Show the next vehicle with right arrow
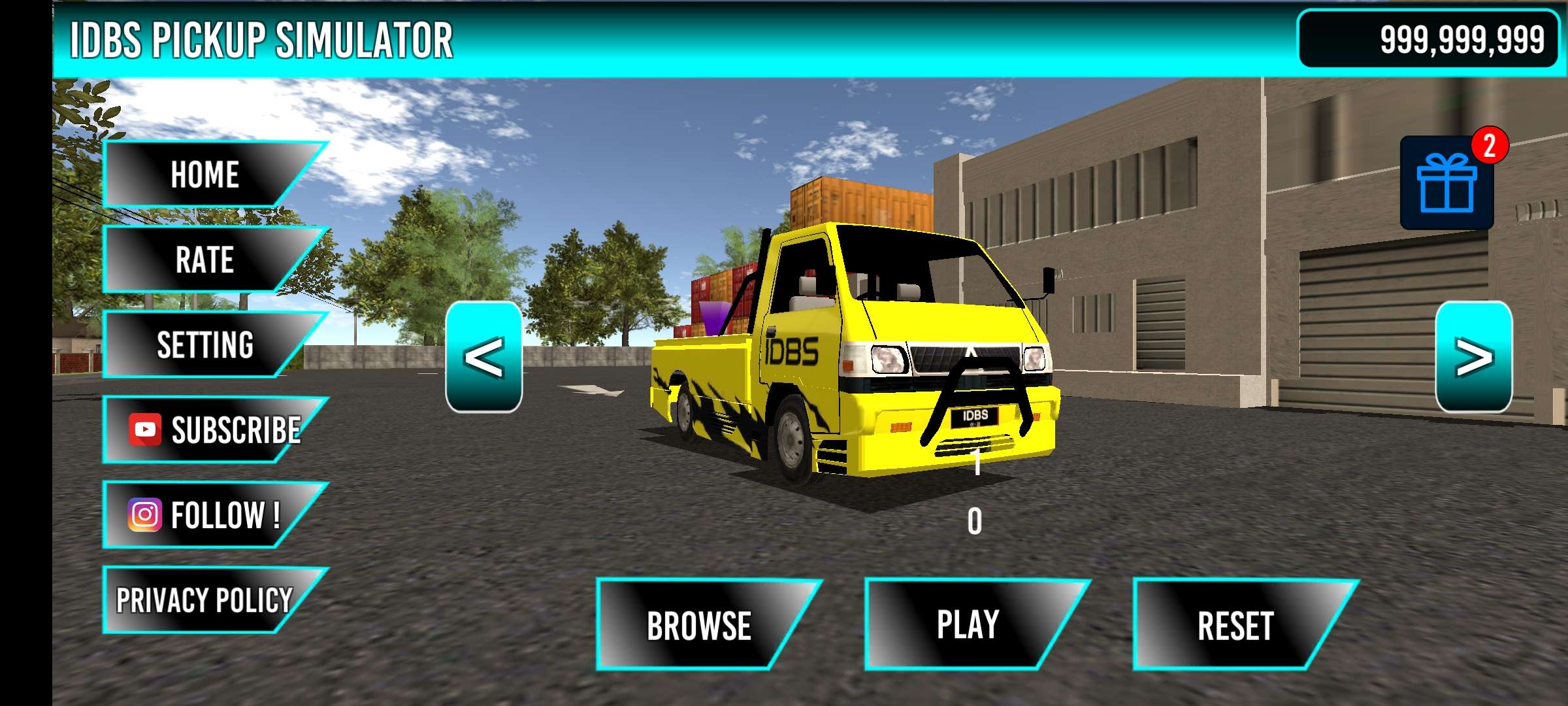1568x706 pixels. point(1473,357)
